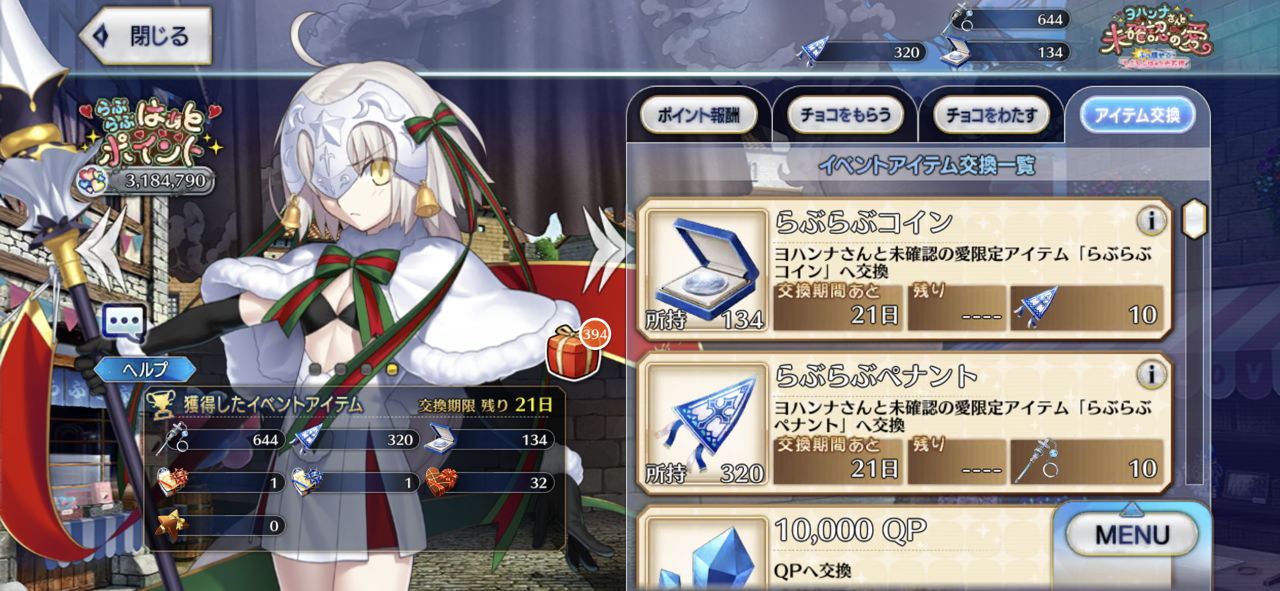
Task: View info for らぶらぶコイン
Action: (1151, 220)
